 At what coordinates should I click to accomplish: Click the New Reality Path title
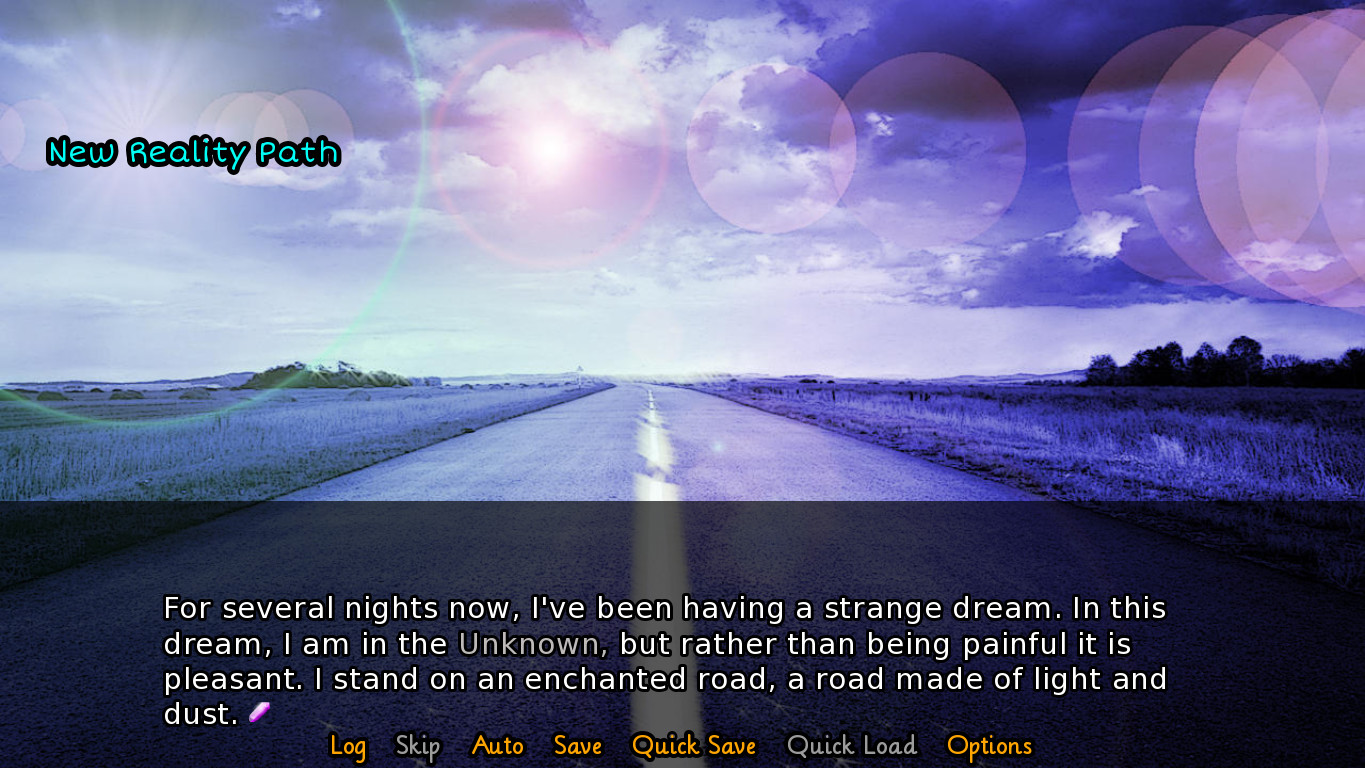coord(193,153)
